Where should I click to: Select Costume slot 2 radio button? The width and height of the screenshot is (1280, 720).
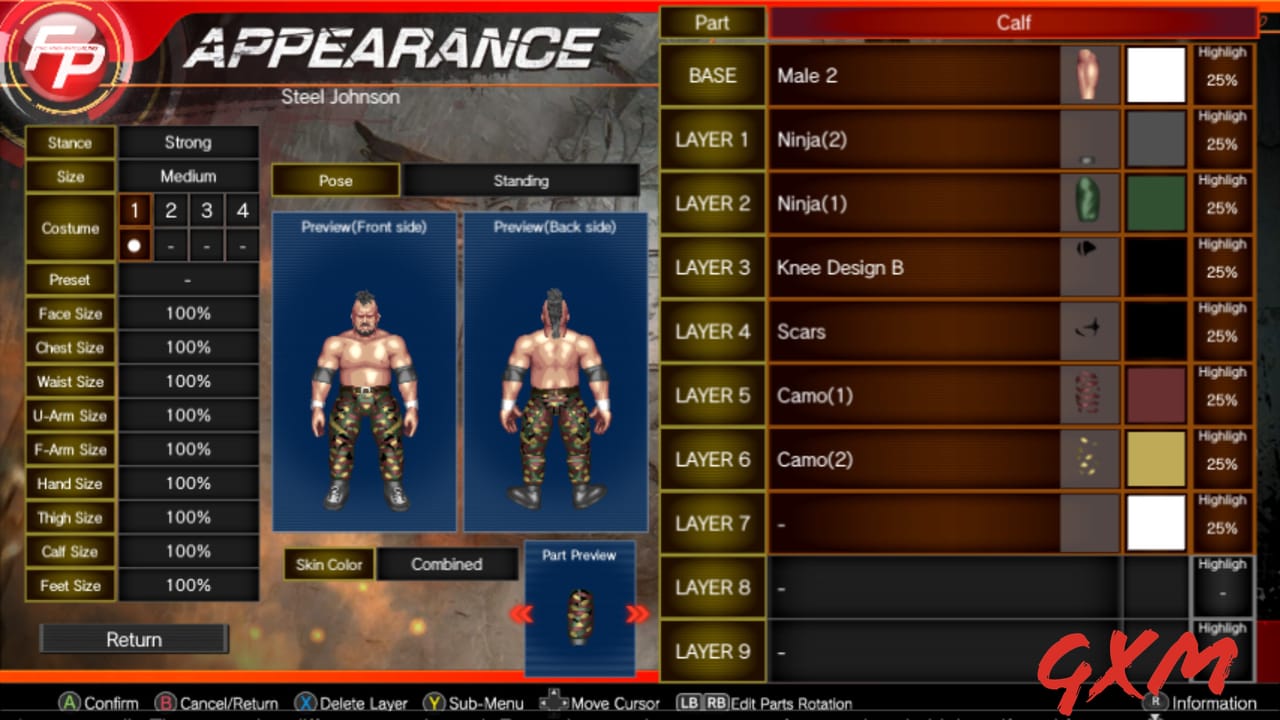pyautogui.click(x=170, y=211)
